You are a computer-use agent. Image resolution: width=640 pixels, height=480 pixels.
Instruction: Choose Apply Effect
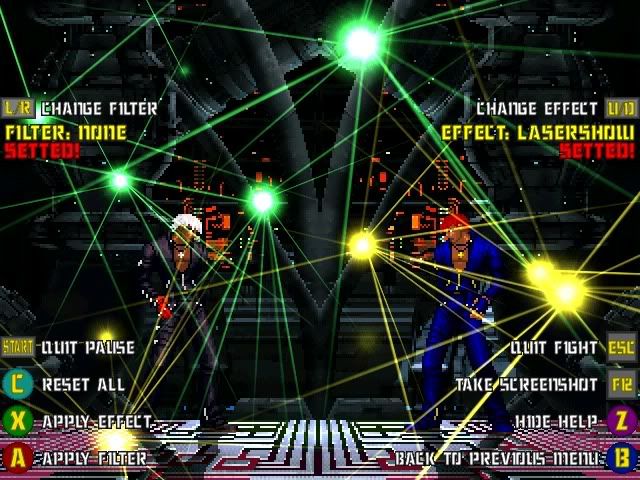(96, 422)
